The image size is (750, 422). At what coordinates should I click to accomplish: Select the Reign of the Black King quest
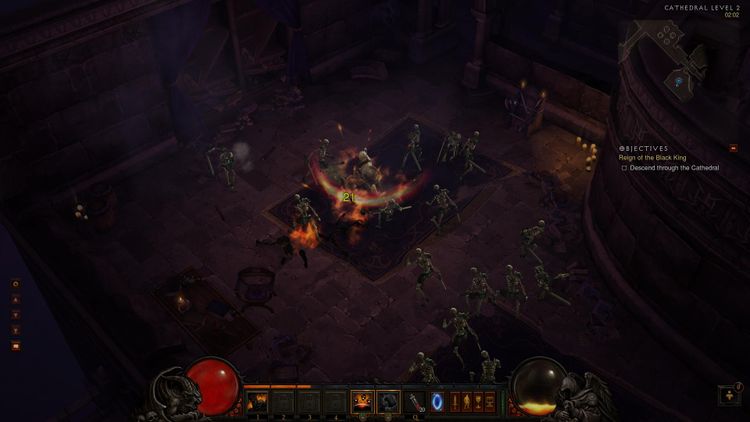coord(655,157)
